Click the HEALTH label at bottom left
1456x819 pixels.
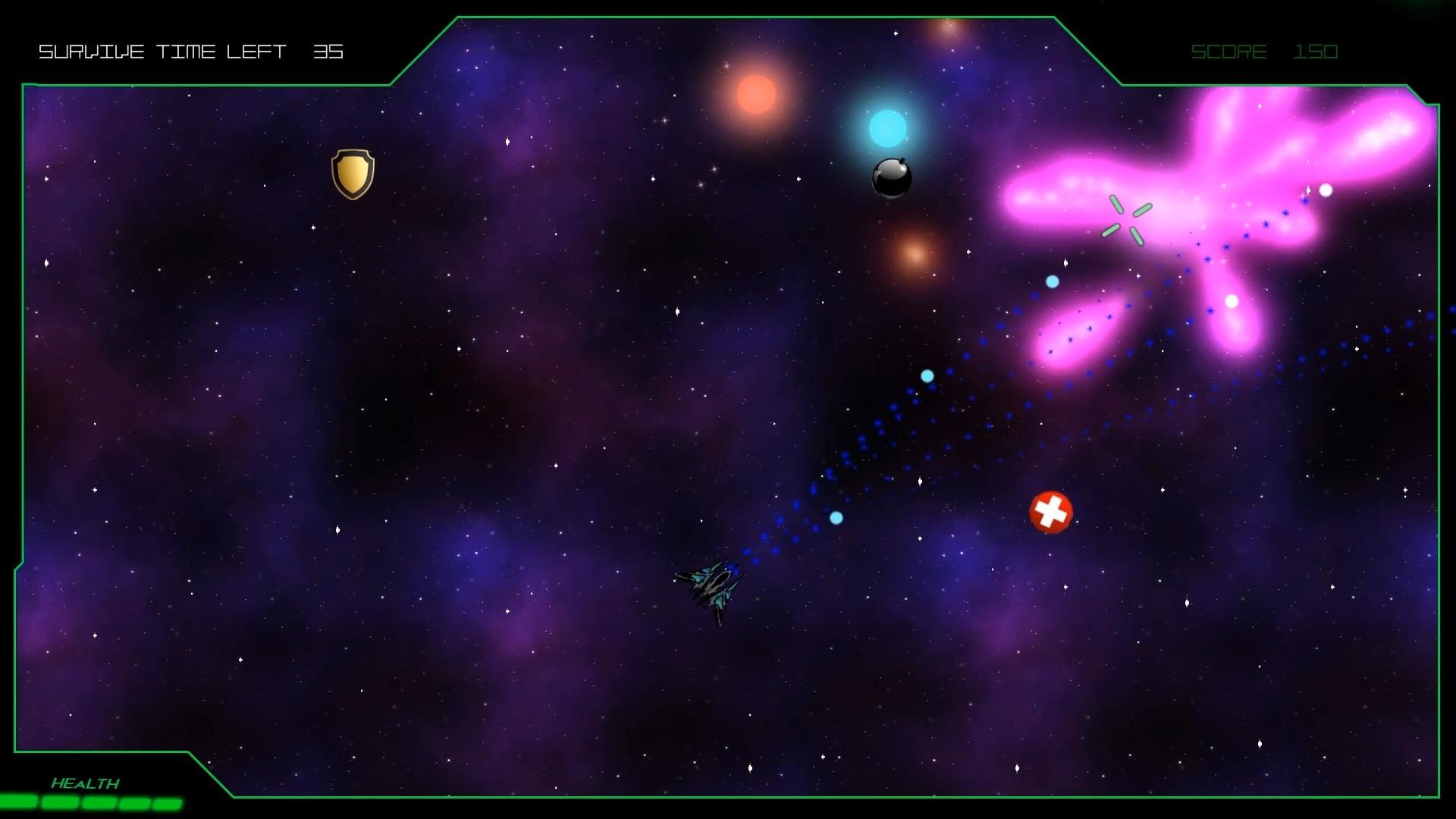coord(86,782)
